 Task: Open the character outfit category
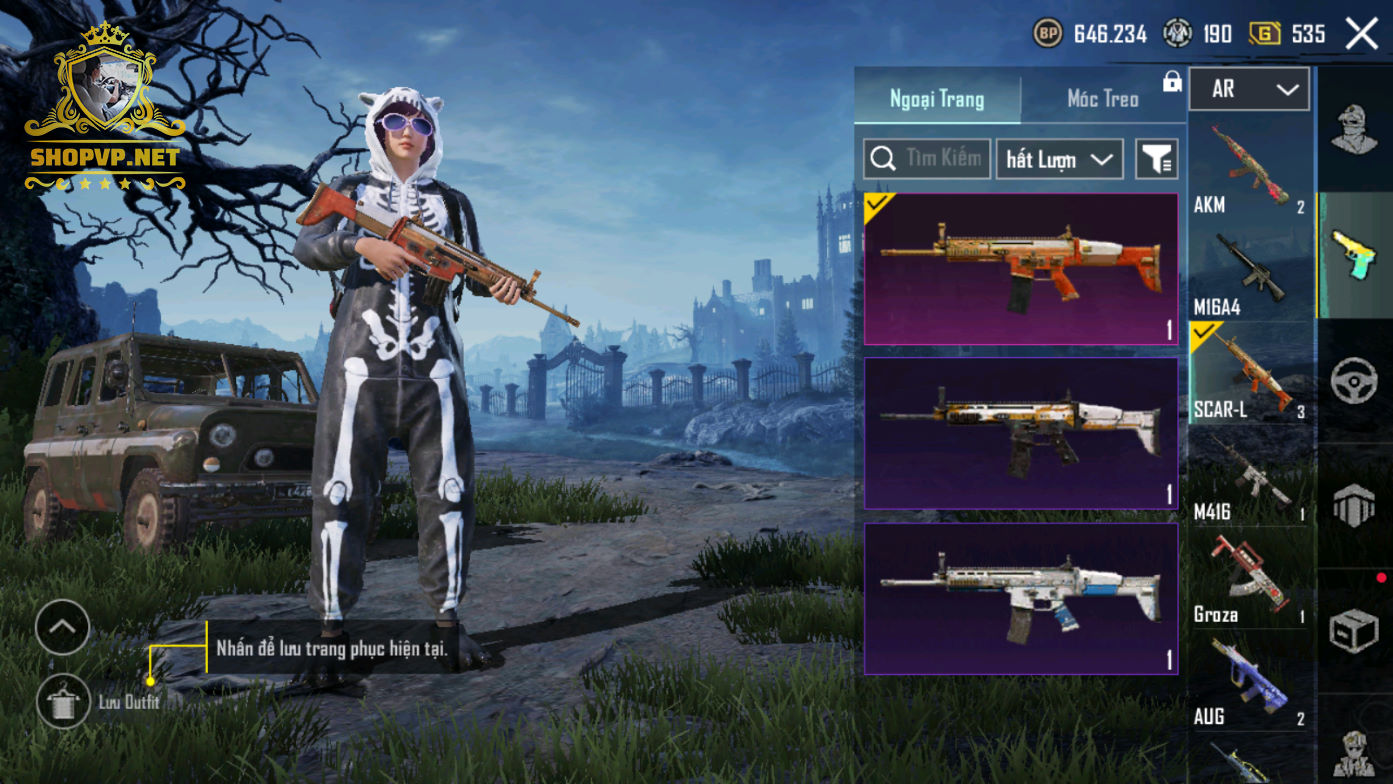pos(1354,130)
